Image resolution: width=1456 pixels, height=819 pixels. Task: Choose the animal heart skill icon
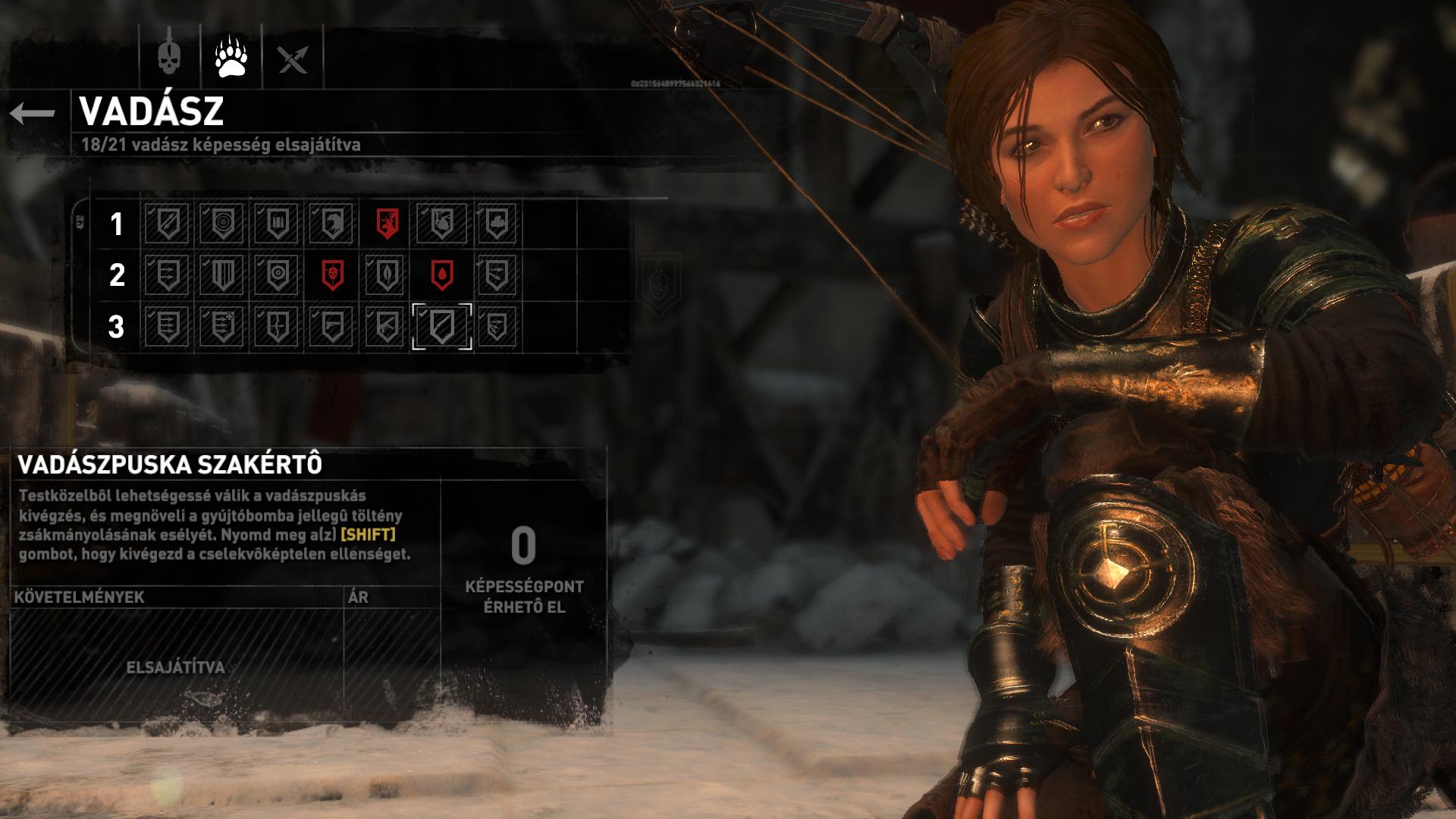click(x=442, y=224)
